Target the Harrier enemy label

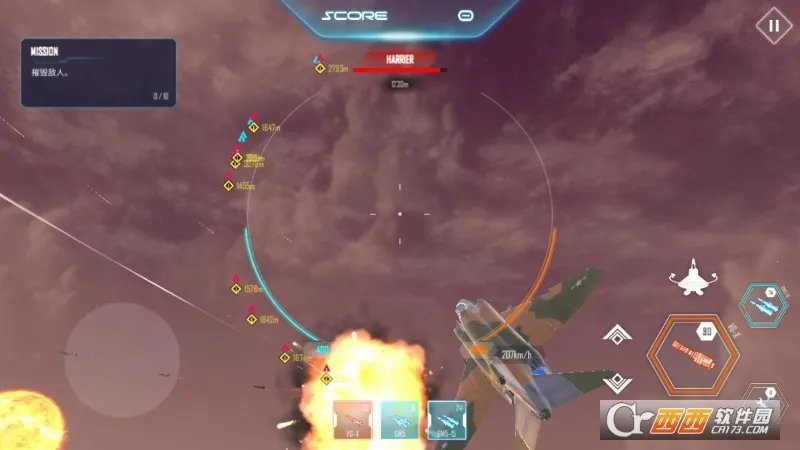[400, 60]
